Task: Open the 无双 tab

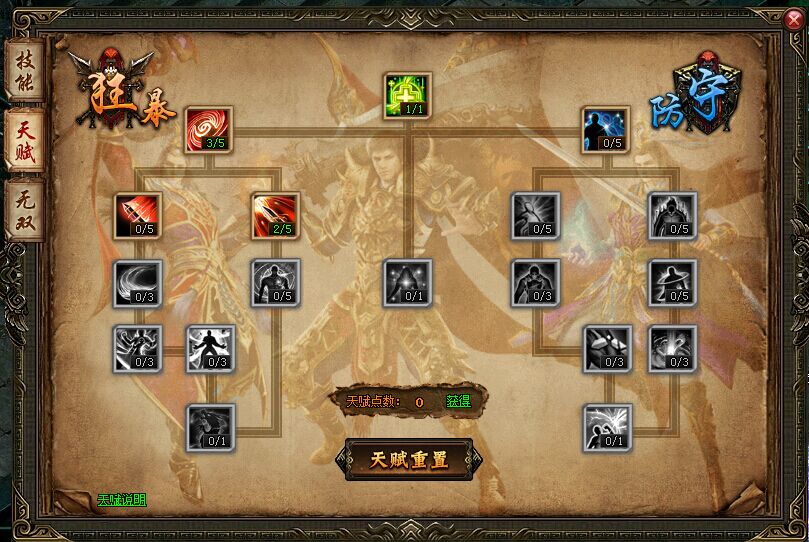Action: [24, 209]
